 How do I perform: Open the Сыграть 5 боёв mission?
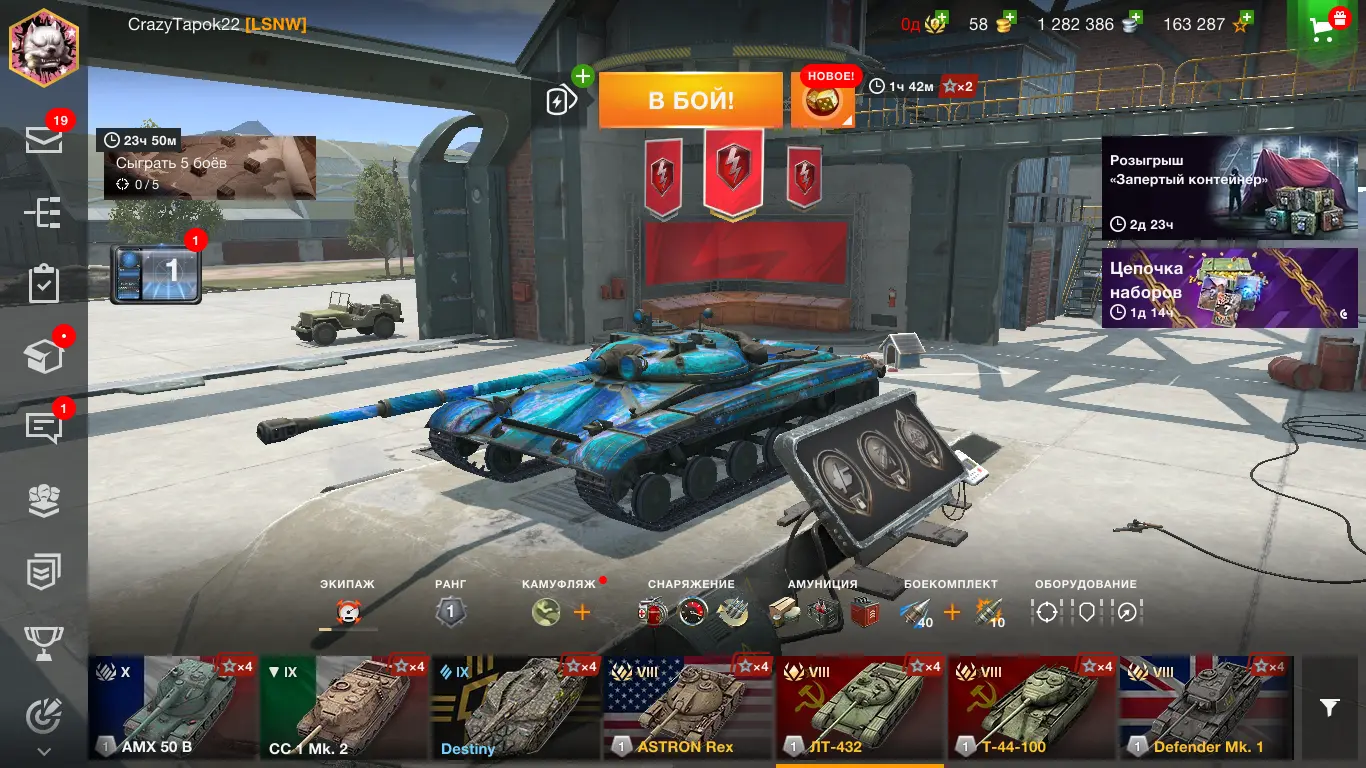[x=206, y=168]
